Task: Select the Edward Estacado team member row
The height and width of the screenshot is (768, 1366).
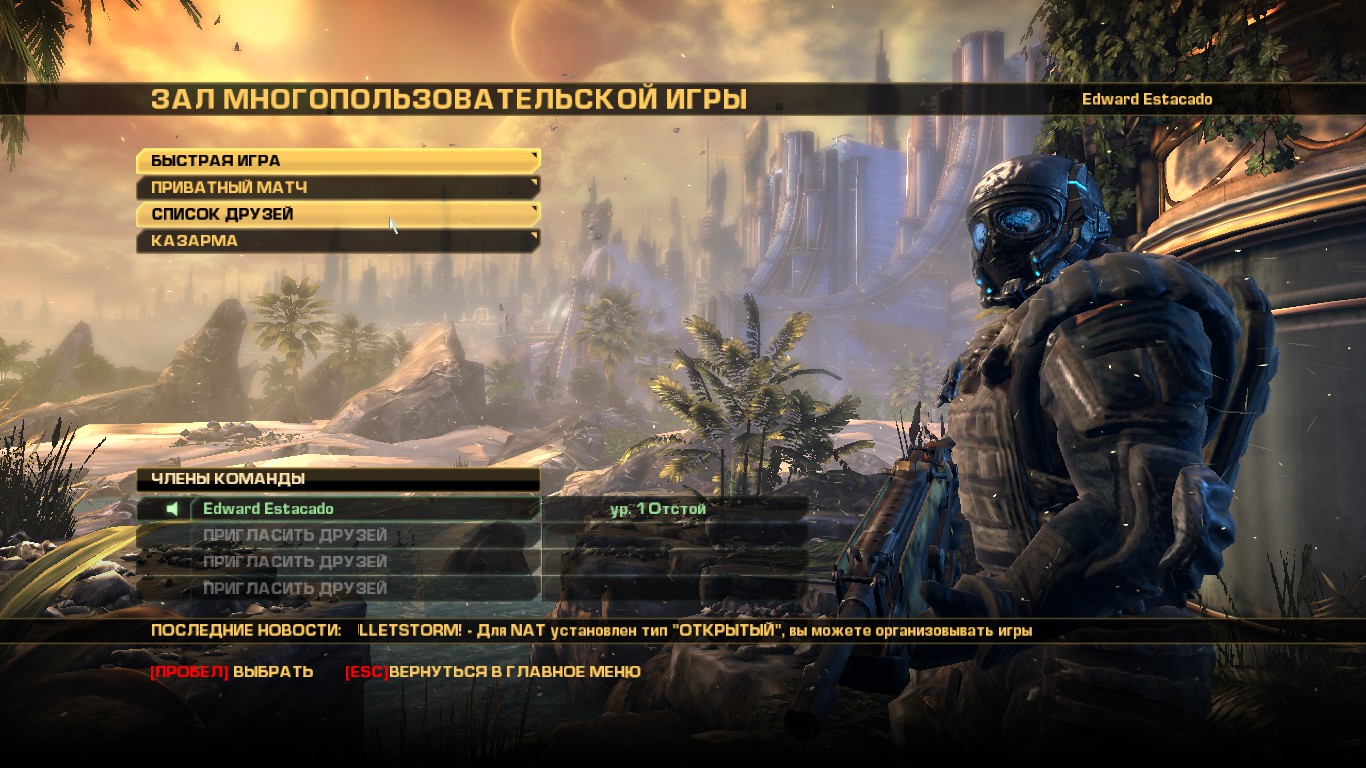Action: tap(364, 509)
